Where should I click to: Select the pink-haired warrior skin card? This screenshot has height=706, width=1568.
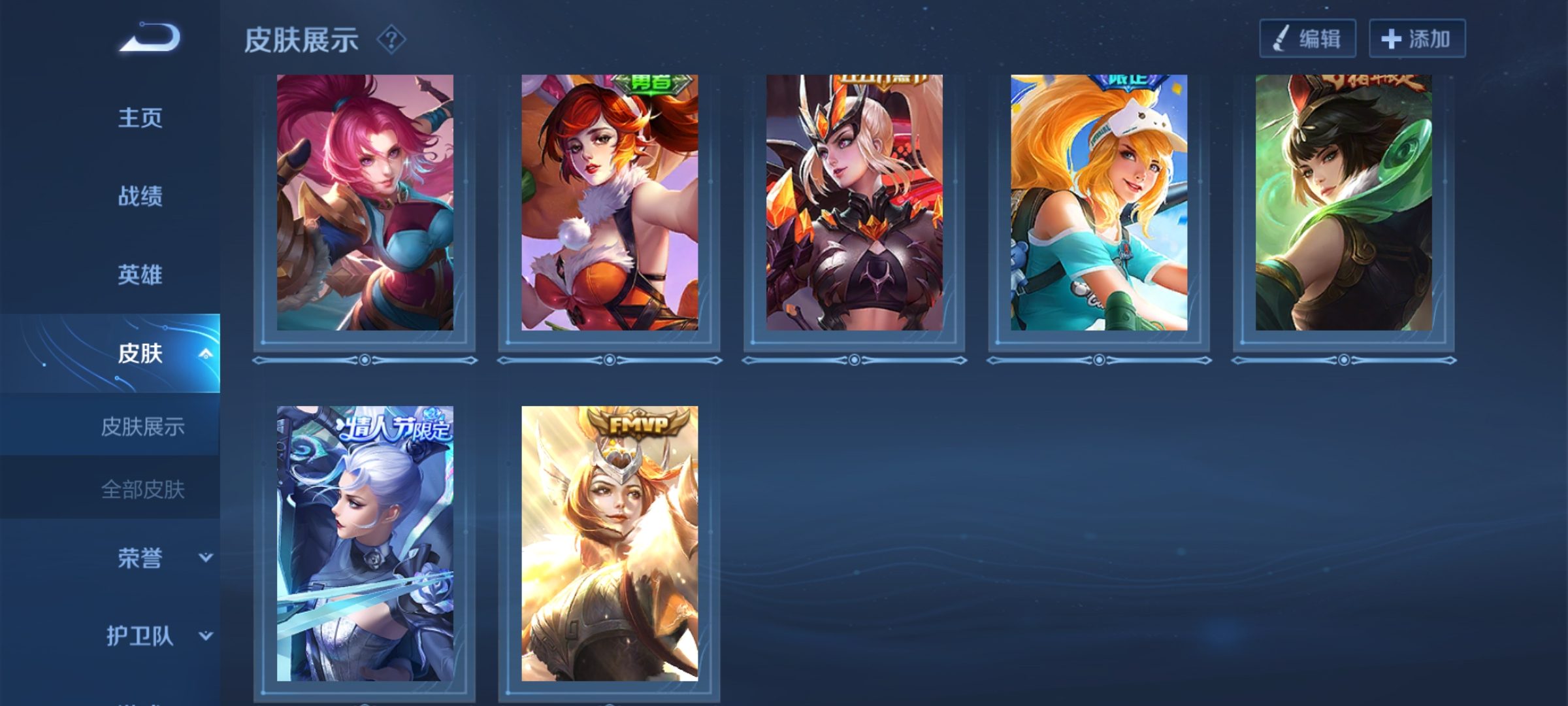pos(365,203)
